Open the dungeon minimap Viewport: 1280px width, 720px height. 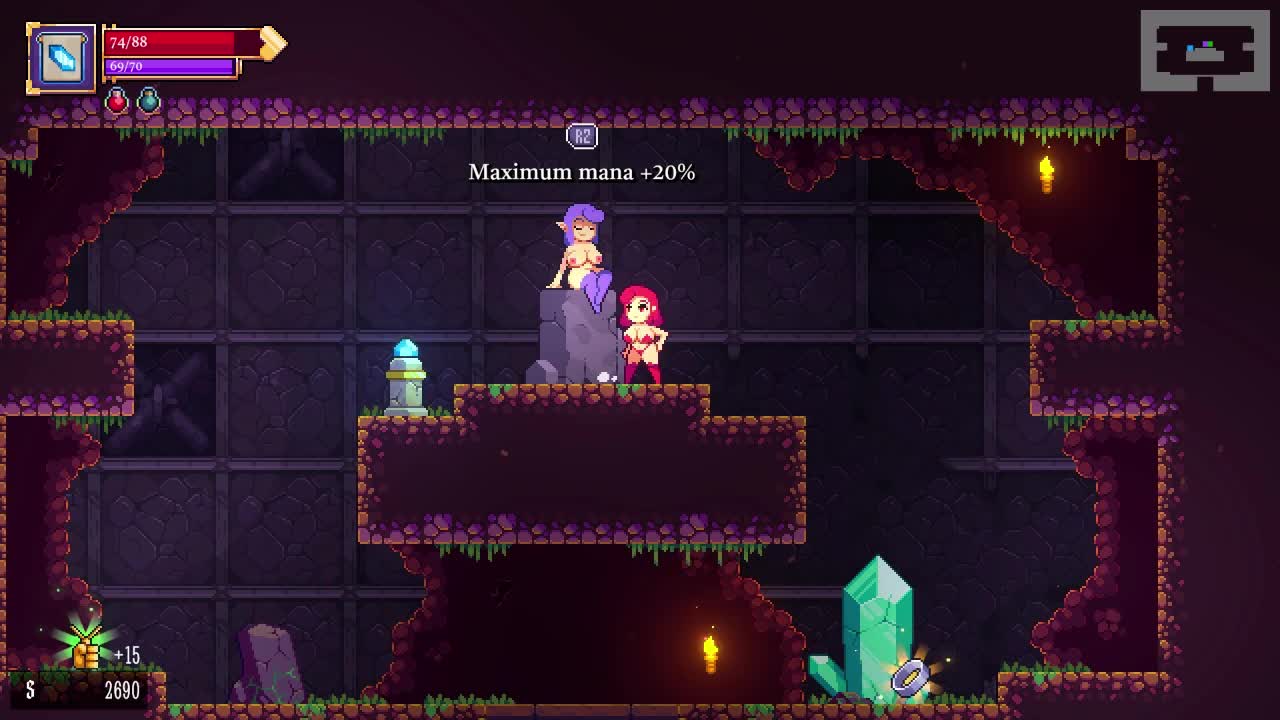[1205, 51]
